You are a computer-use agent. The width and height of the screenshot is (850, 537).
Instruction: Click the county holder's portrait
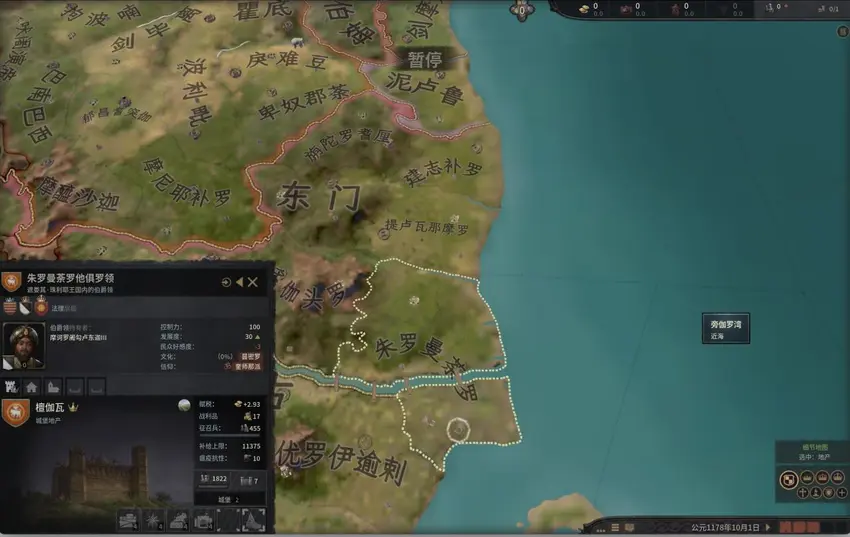(22, 345)
